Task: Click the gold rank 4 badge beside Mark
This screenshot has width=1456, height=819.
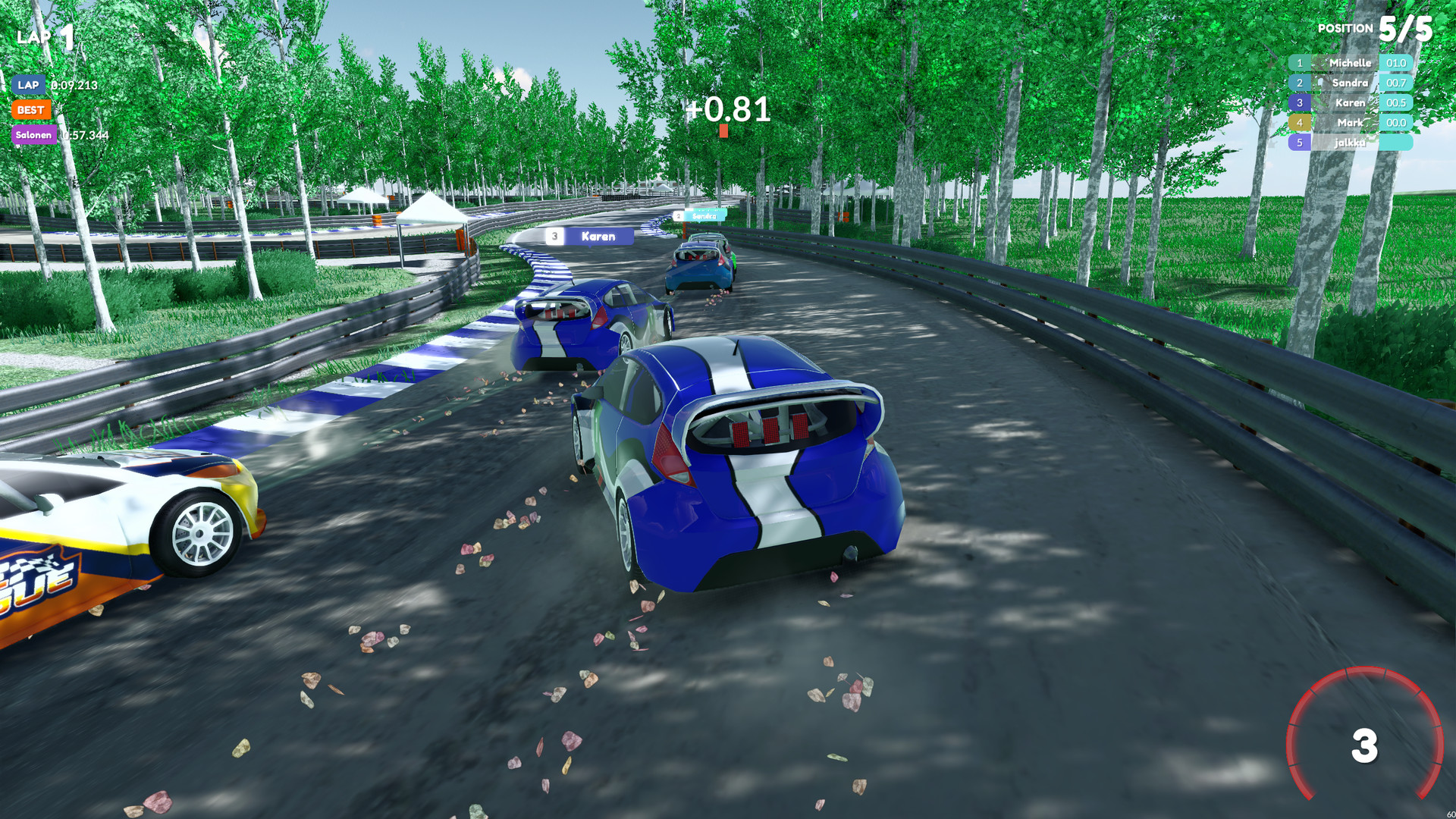Action: click(x=1300, y=122)
